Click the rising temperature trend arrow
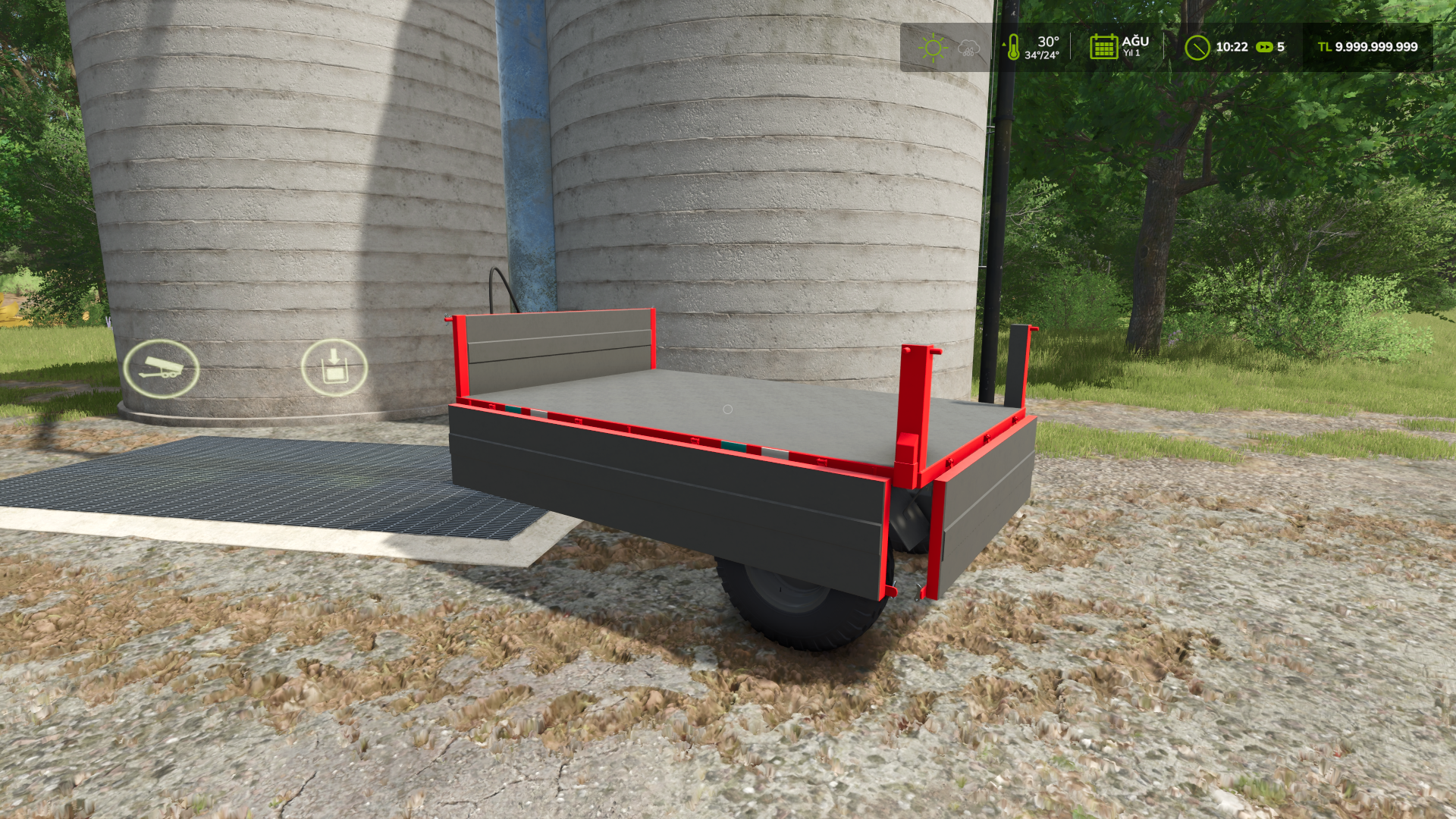The image size is (1456, 819). pyautogui.click(x=1003, y=43)
